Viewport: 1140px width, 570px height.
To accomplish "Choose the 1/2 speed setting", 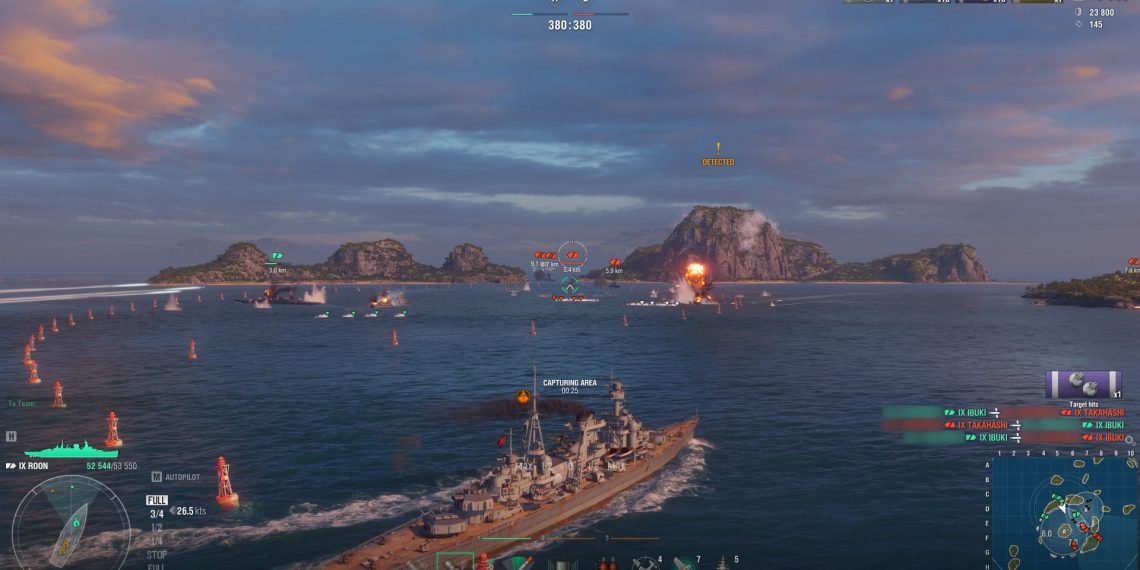I will pyautogui.click(x=157, y=527).
